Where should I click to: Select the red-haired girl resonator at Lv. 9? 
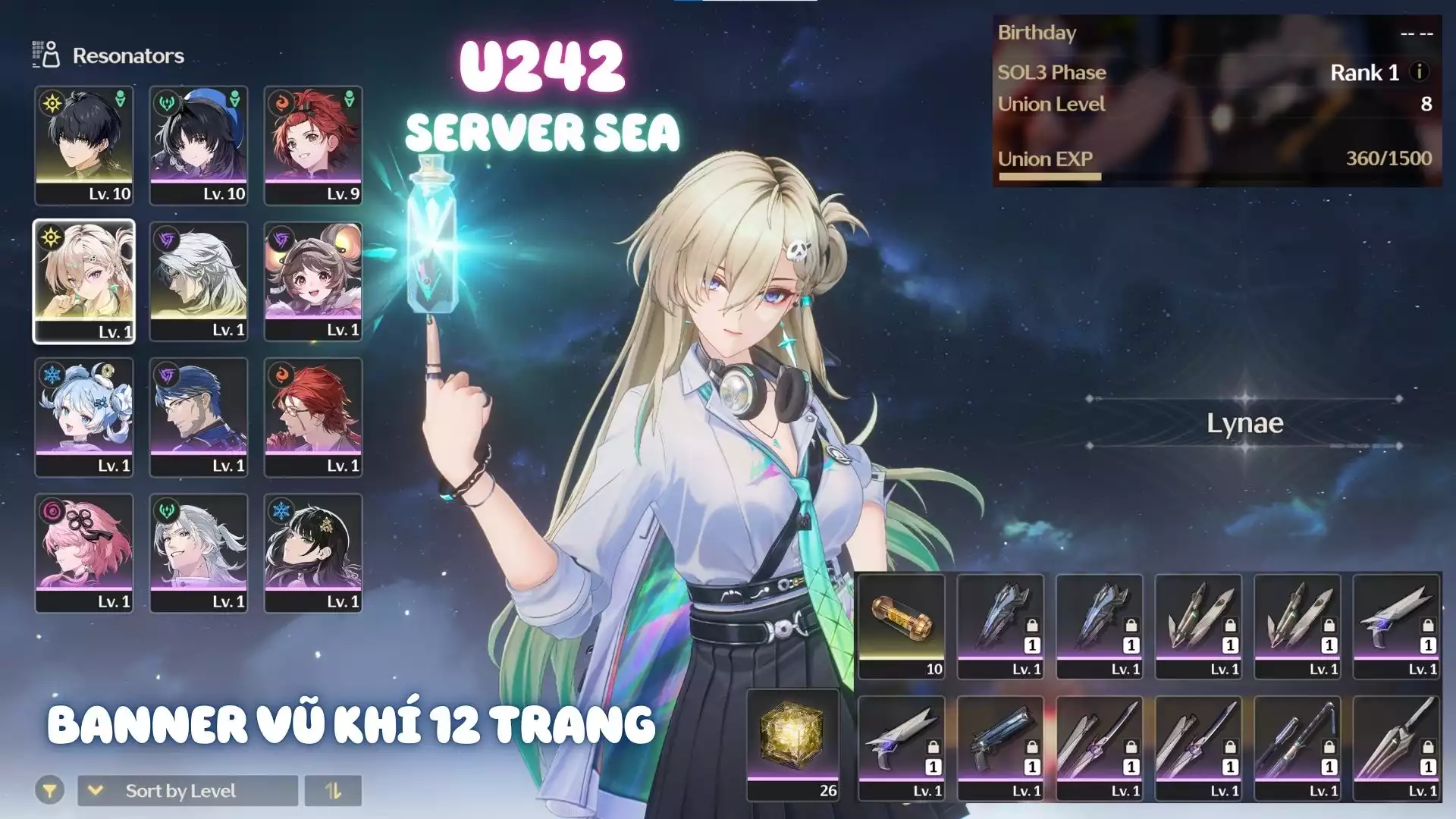click(x=313, y=145)
